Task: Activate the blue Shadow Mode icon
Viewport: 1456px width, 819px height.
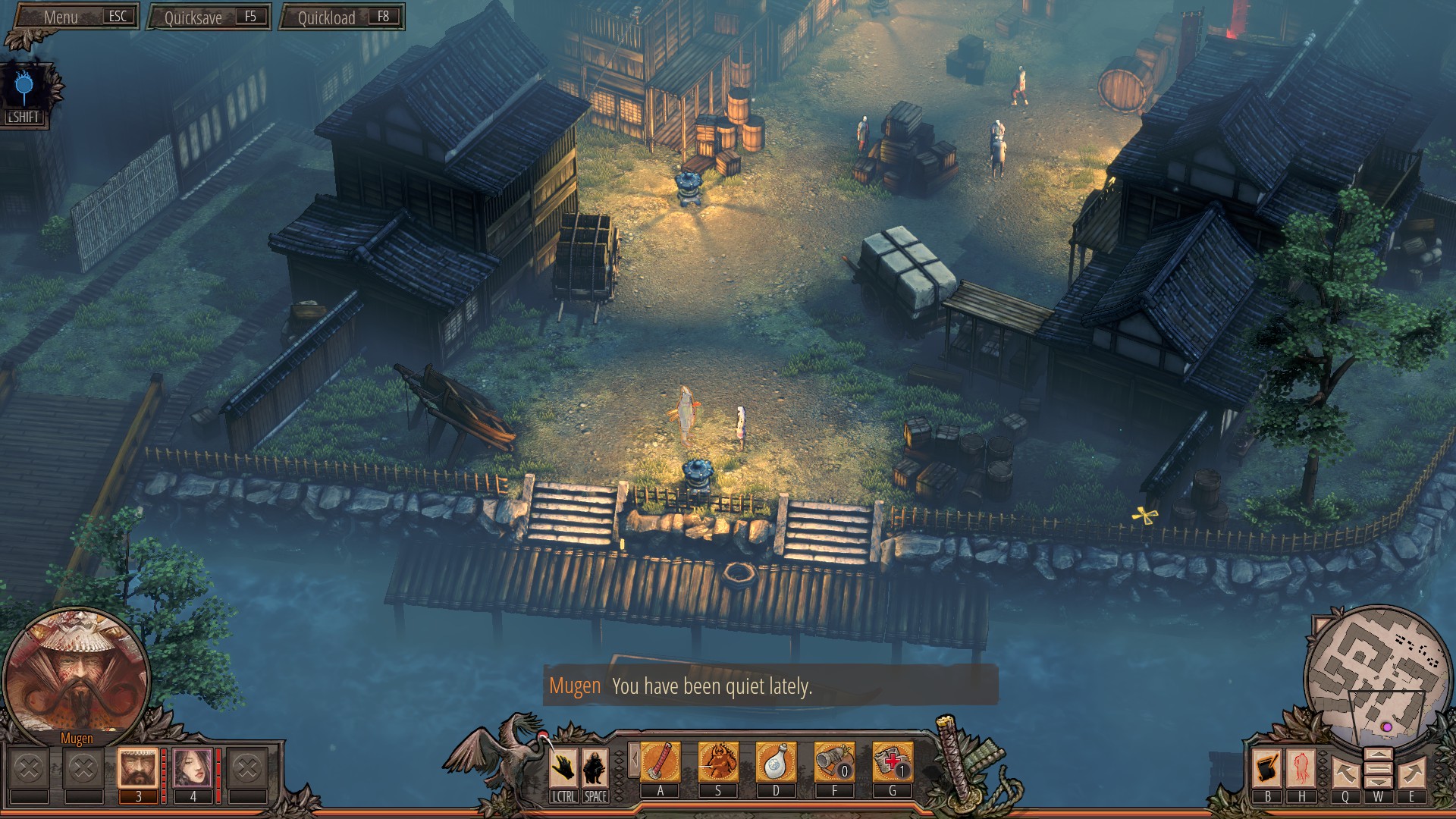Action: click(x=24, y=88)
